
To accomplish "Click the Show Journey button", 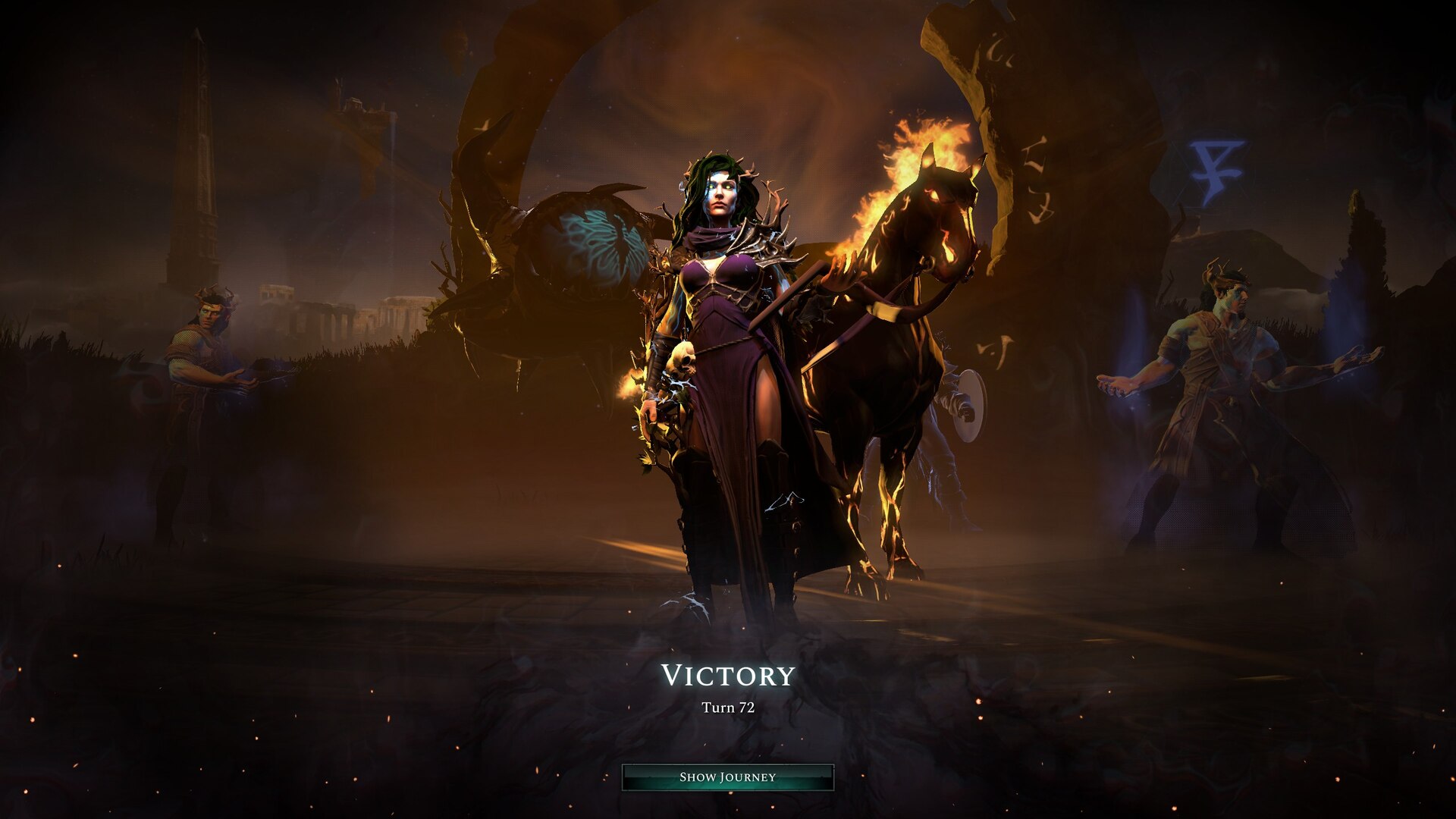I will click(727, 777).
